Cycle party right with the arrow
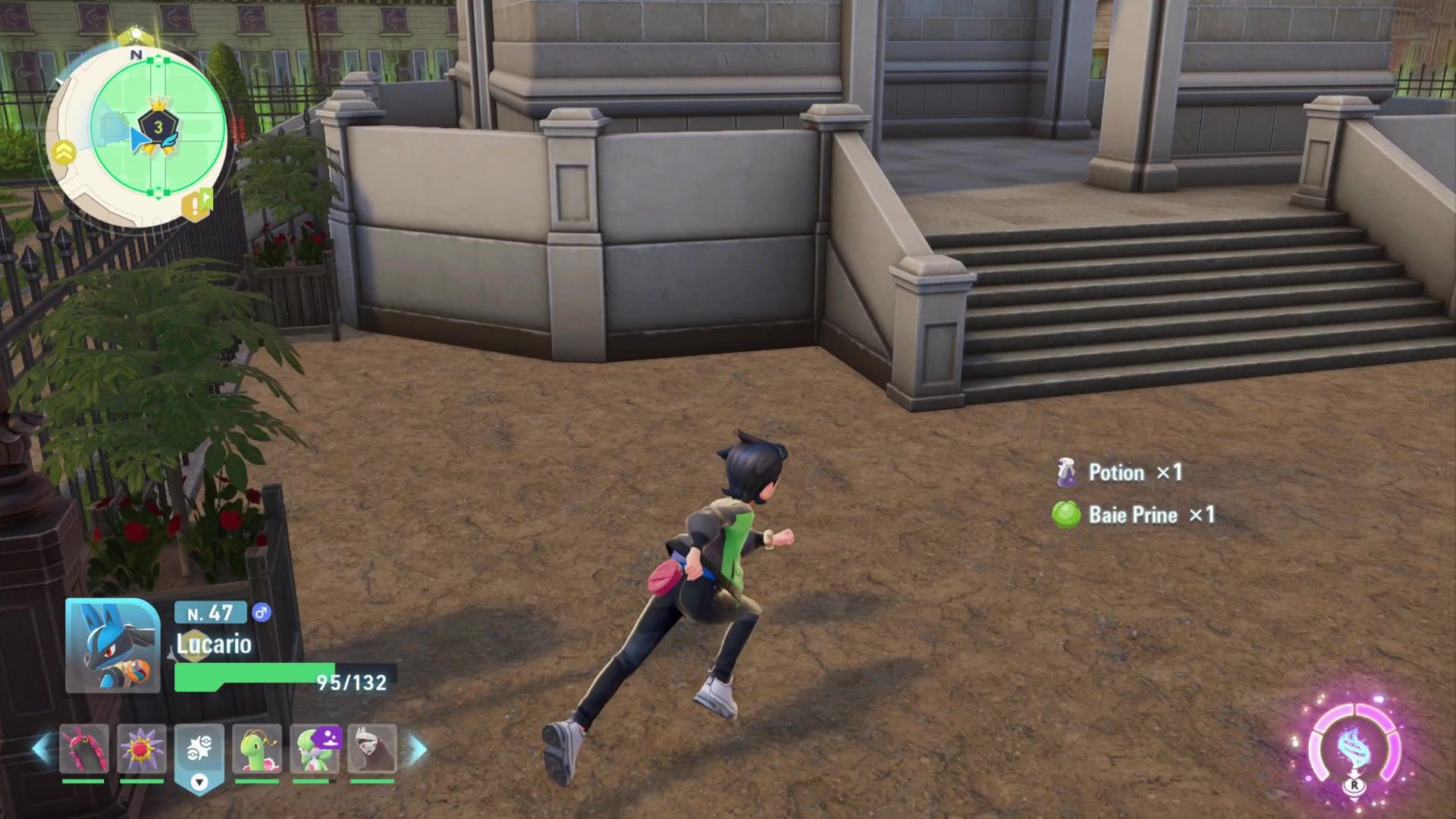This screenshot has height=819, width=1456. [418, 749]
